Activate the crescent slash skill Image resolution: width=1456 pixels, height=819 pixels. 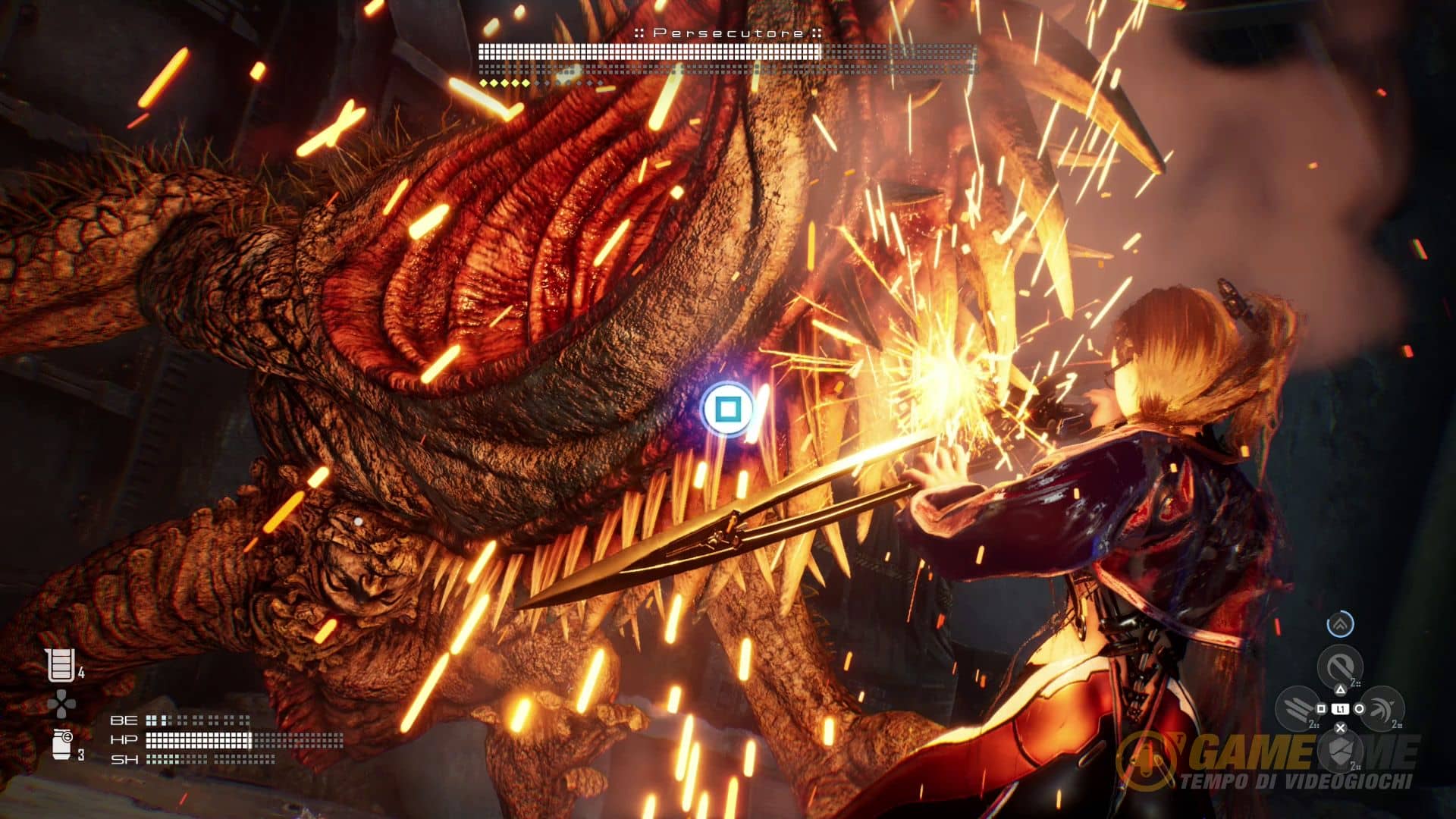coord(1382,708)
